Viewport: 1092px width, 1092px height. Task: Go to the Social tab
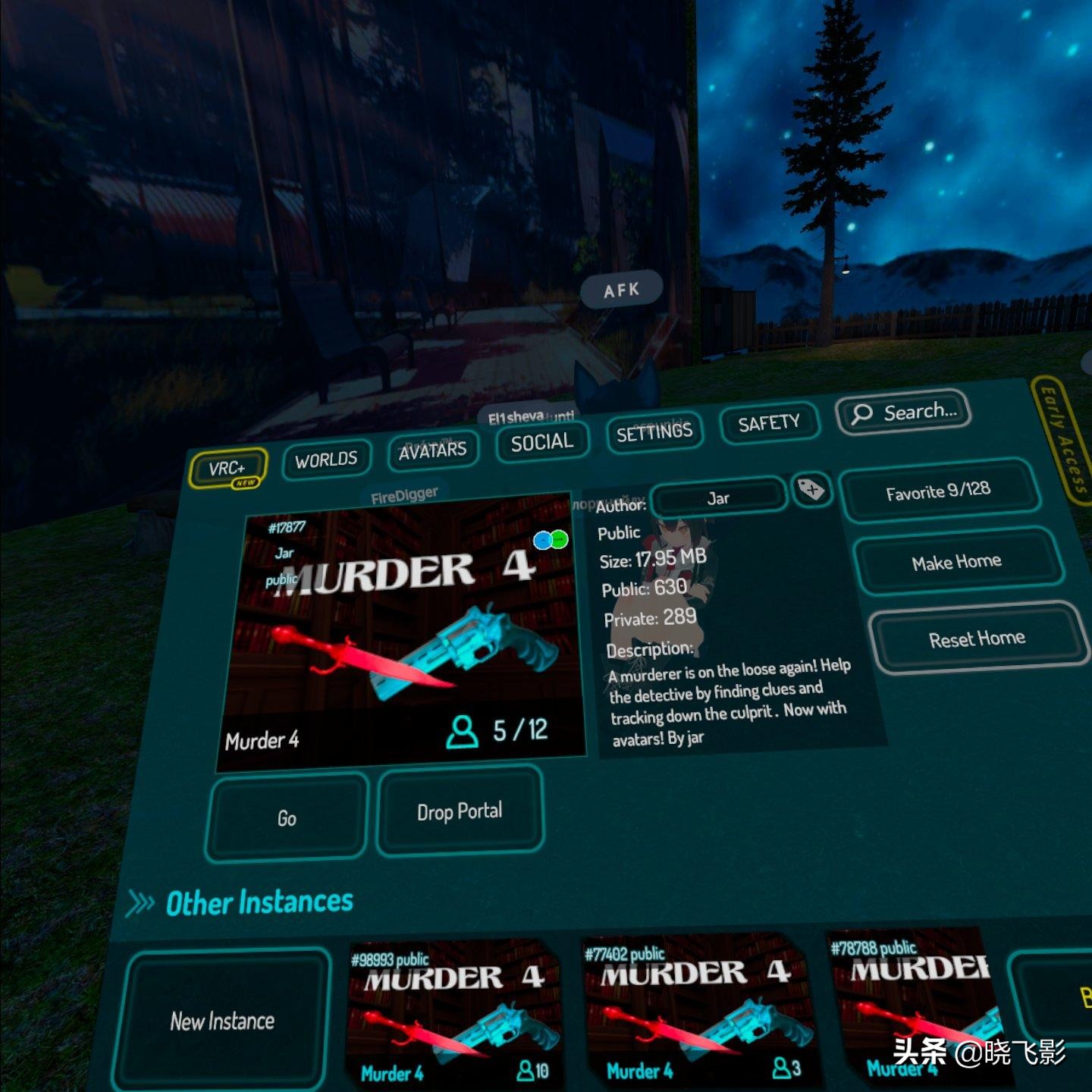click(541, 443)
